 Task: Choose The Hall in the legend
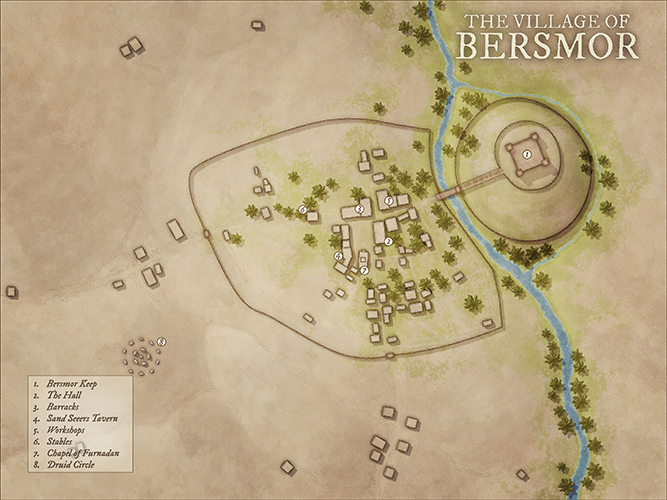tap(63, 395)
